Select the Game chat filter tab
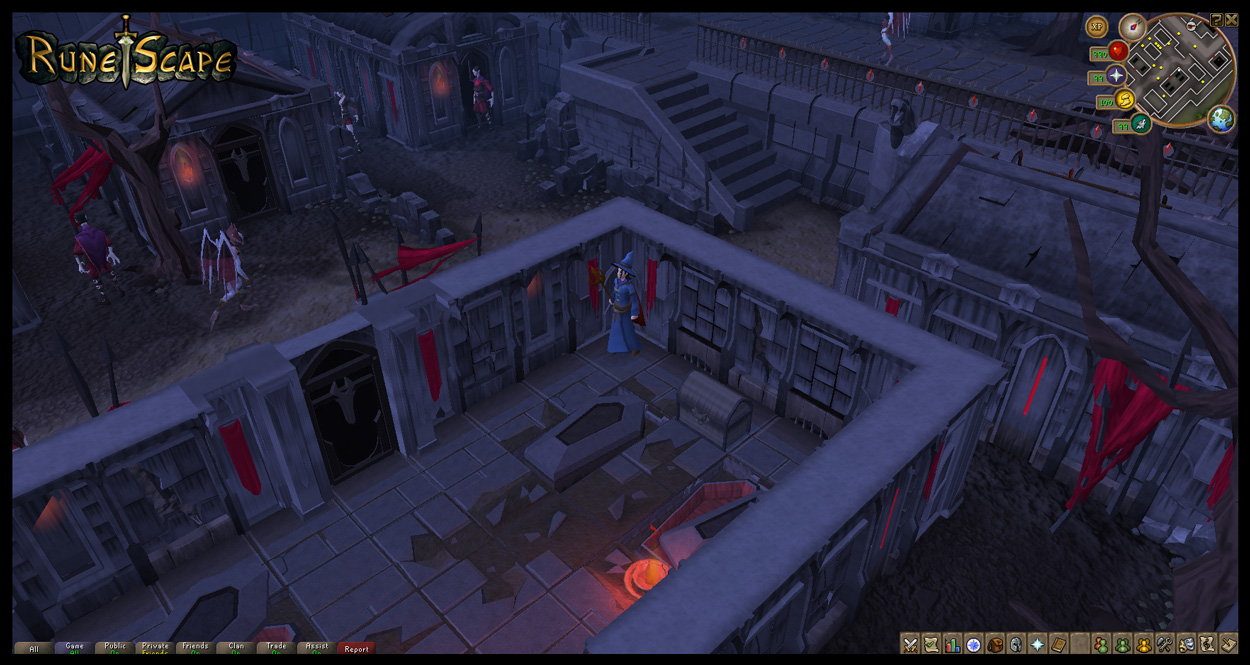1250x665 pixels. (x=74, y=648)
